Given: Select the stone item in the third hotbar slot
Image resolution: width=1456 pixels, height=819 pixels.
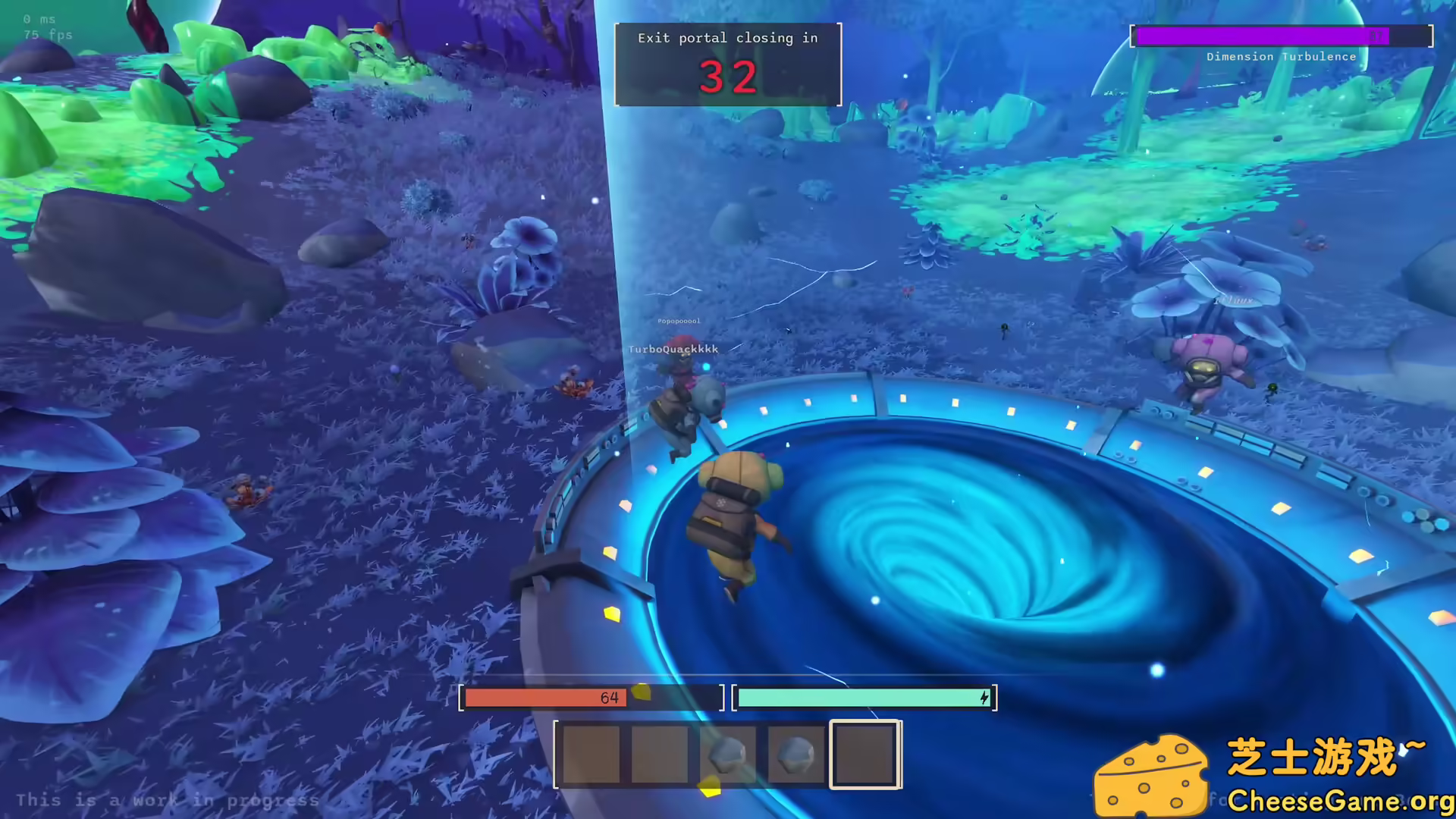Looking at the screenshot, I should 727,753.
